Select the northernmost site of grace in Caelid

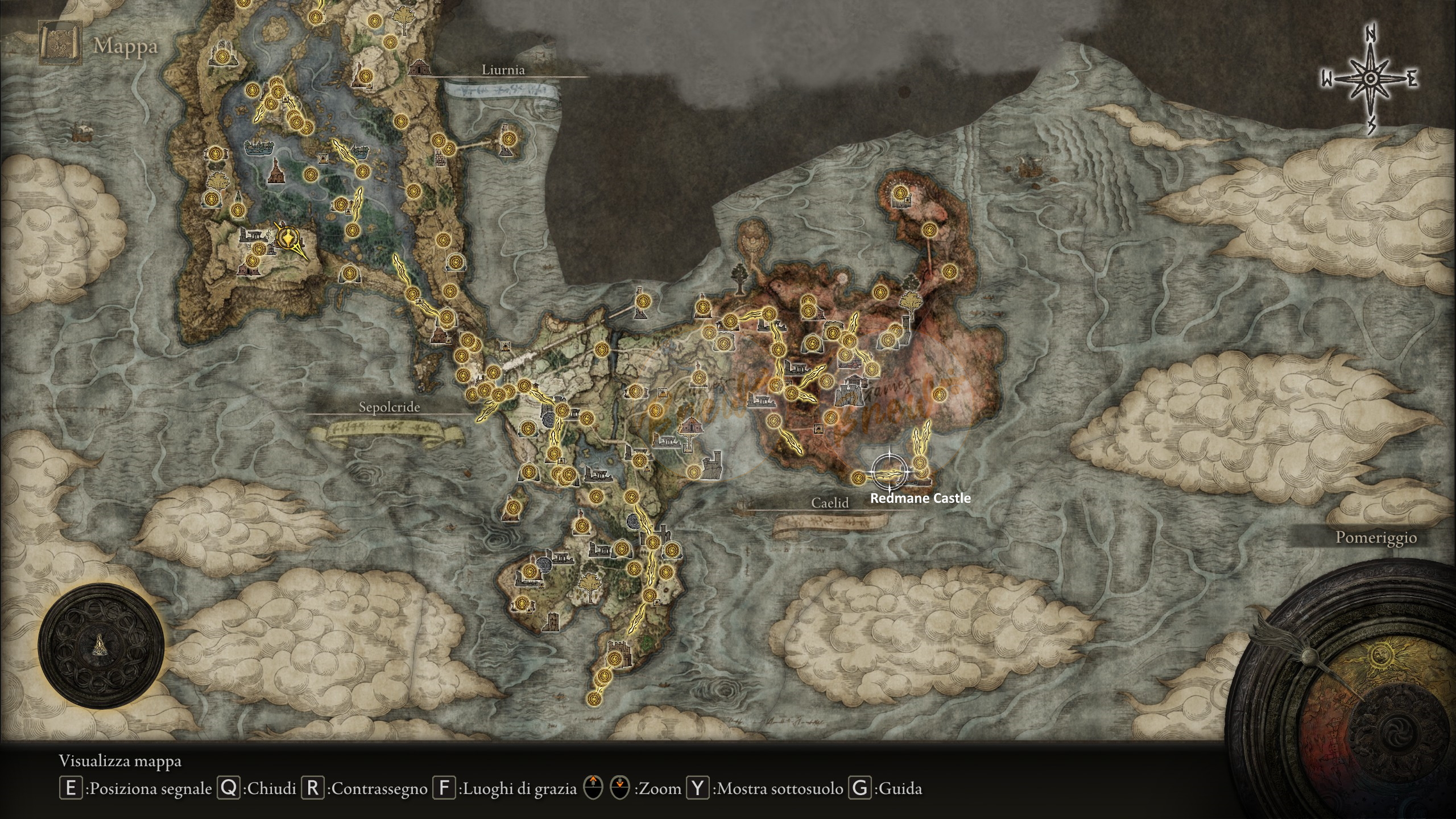tap(899, 193)
